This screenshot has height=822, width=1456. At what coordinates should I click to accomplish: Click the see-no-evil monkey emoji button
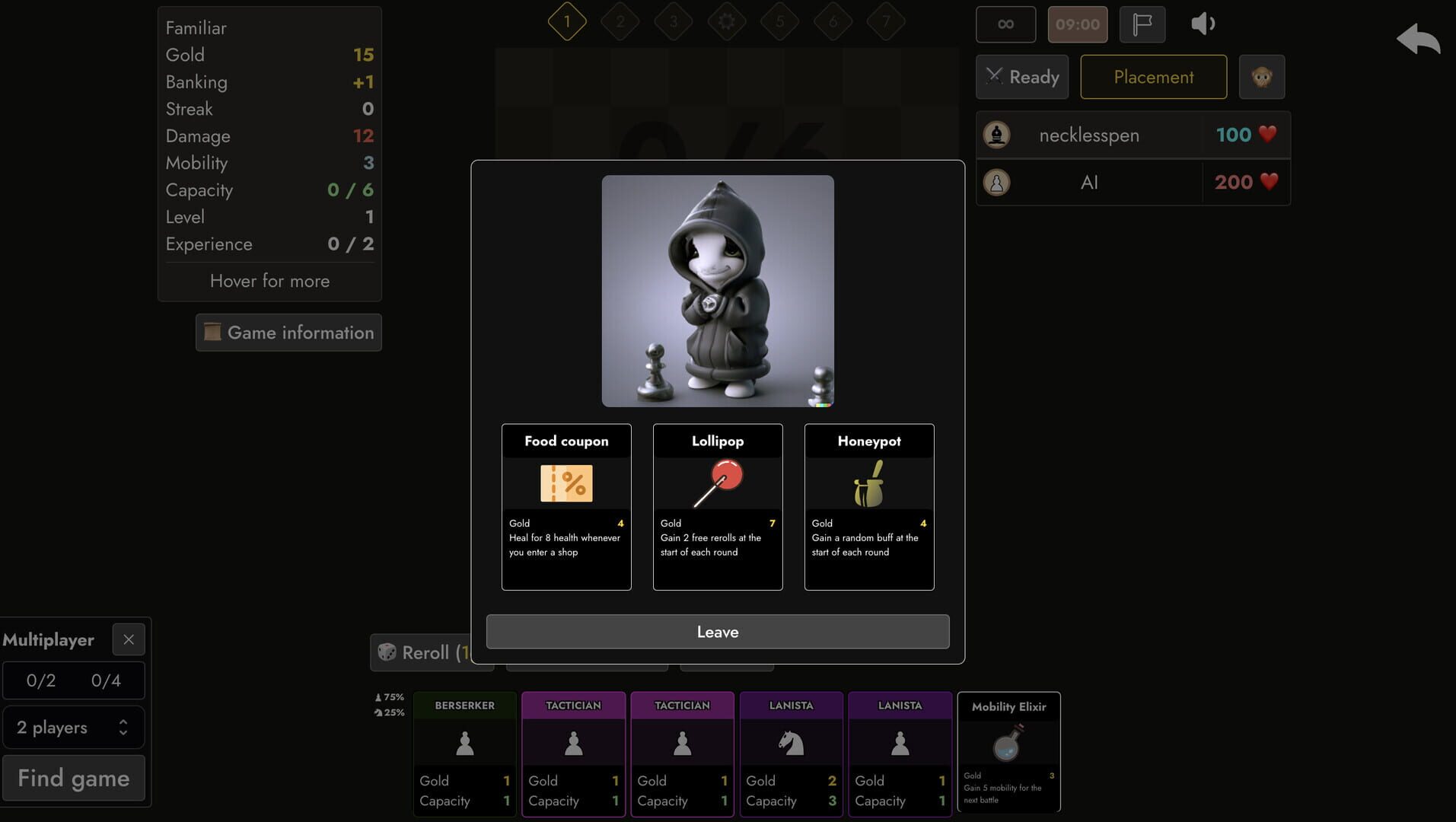[1262, 76]
